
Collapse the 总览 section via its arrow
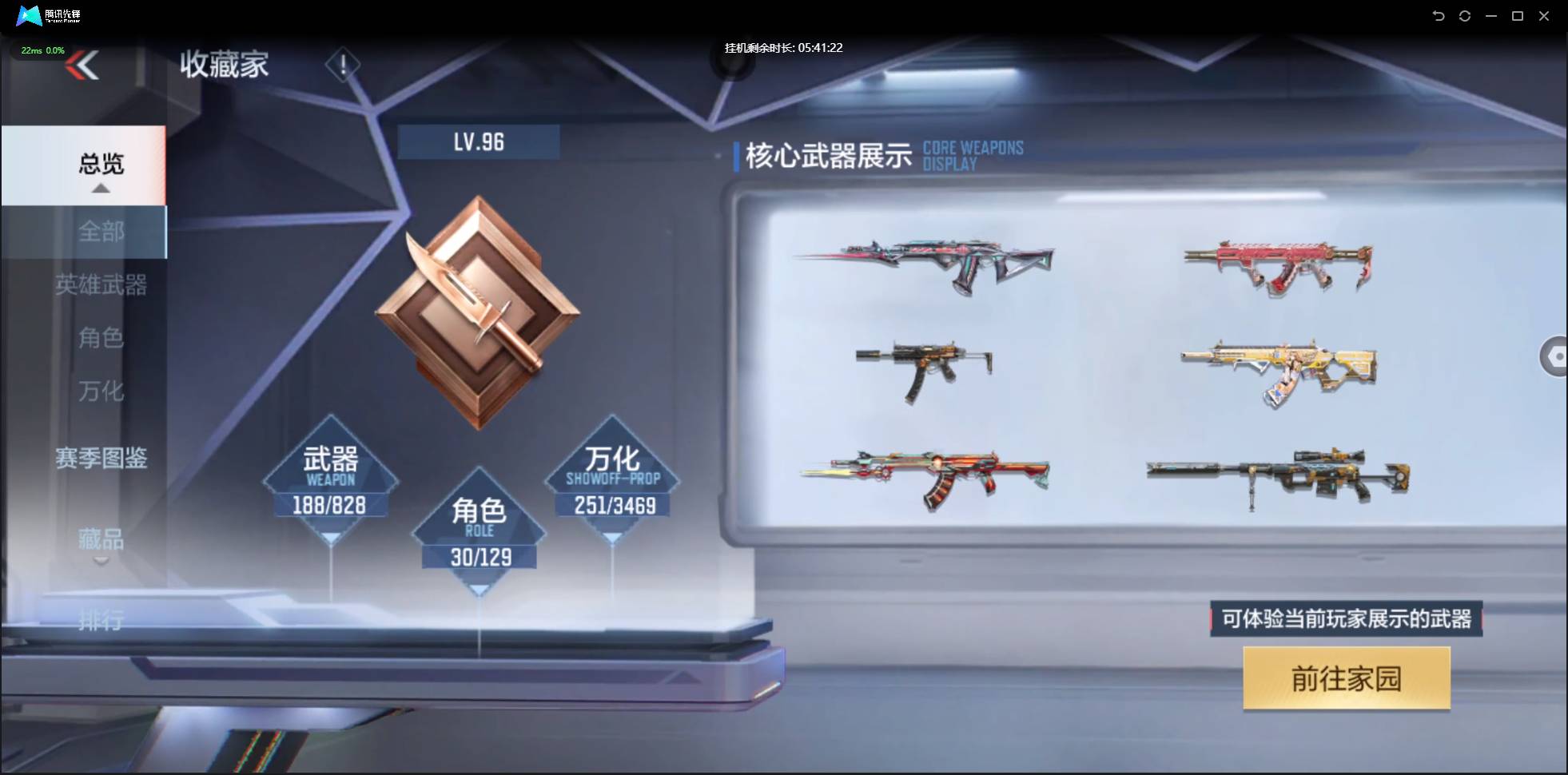click(100, 188)
